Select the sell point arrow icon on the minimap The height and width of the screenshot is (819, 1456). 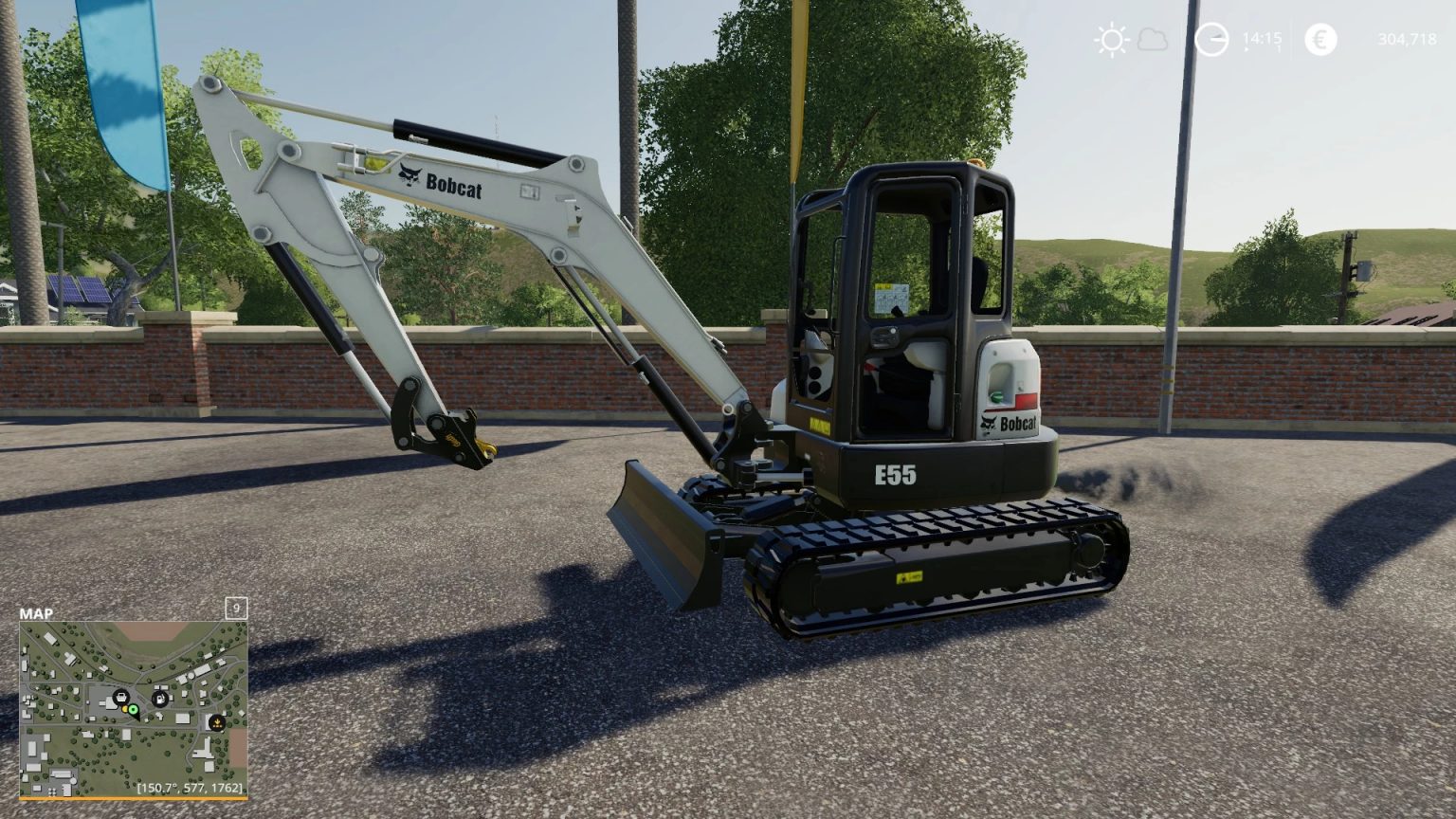(217, 723)
